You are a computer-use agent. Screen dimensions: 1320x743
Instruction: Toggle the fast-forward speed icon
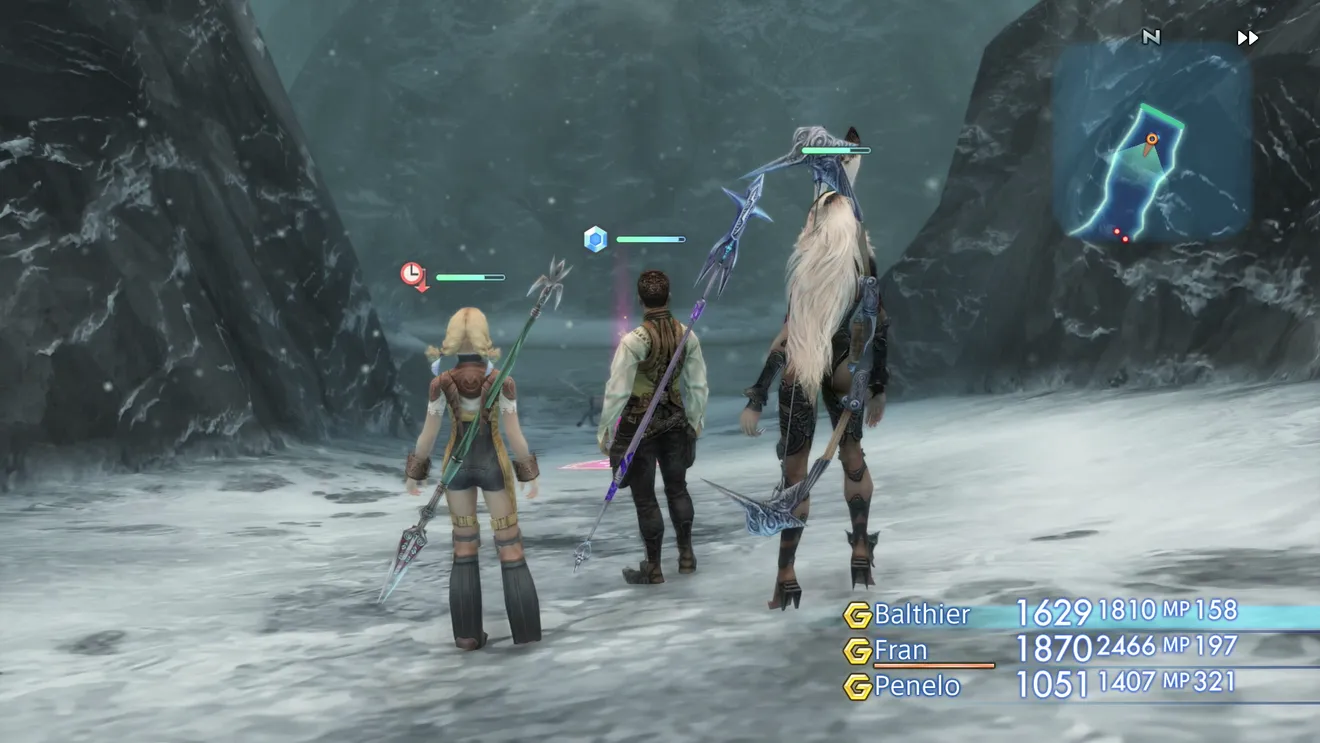[x=1247, y=38]
